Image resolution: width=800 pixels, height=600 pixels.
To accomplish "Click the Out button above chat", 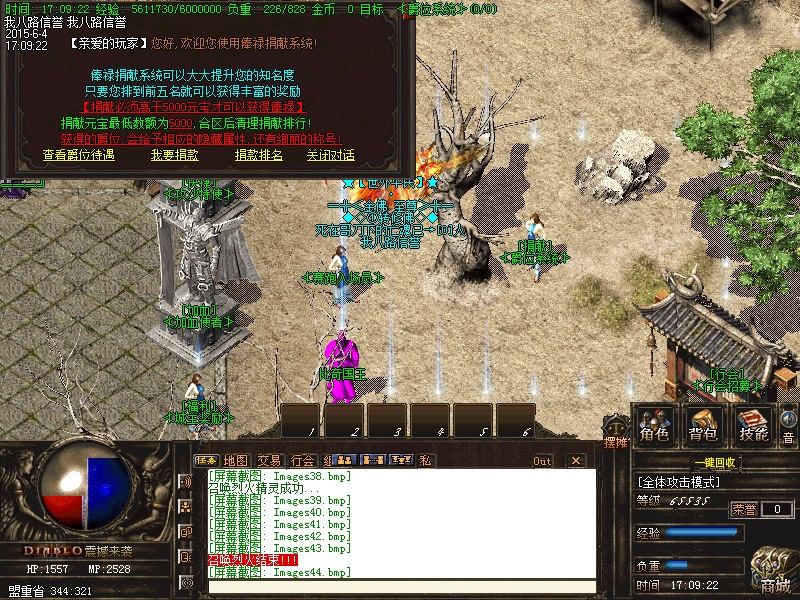I will click(x=542, y=461).
